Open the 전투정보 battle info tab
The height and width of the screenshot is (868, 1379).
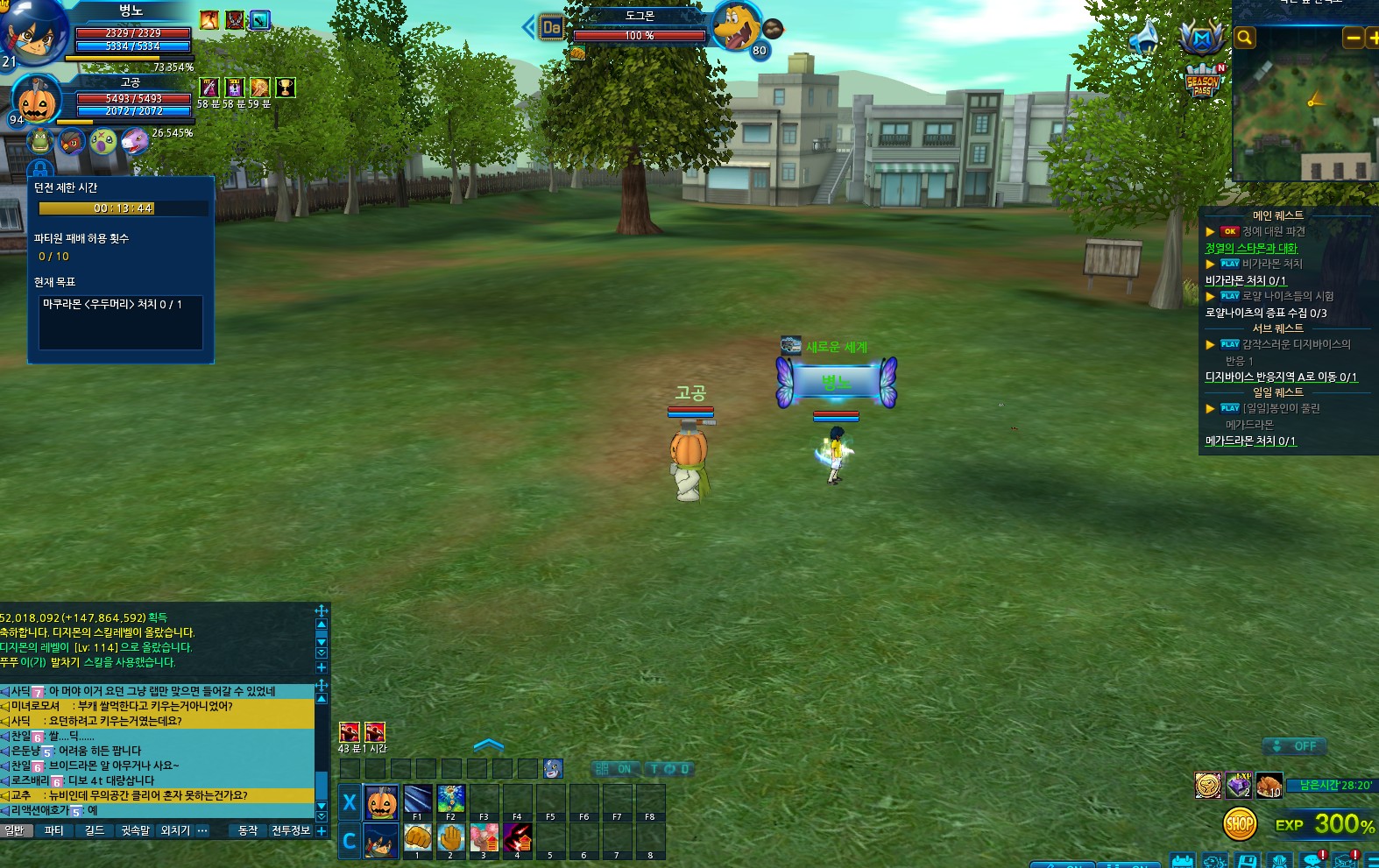click(291, 830)
